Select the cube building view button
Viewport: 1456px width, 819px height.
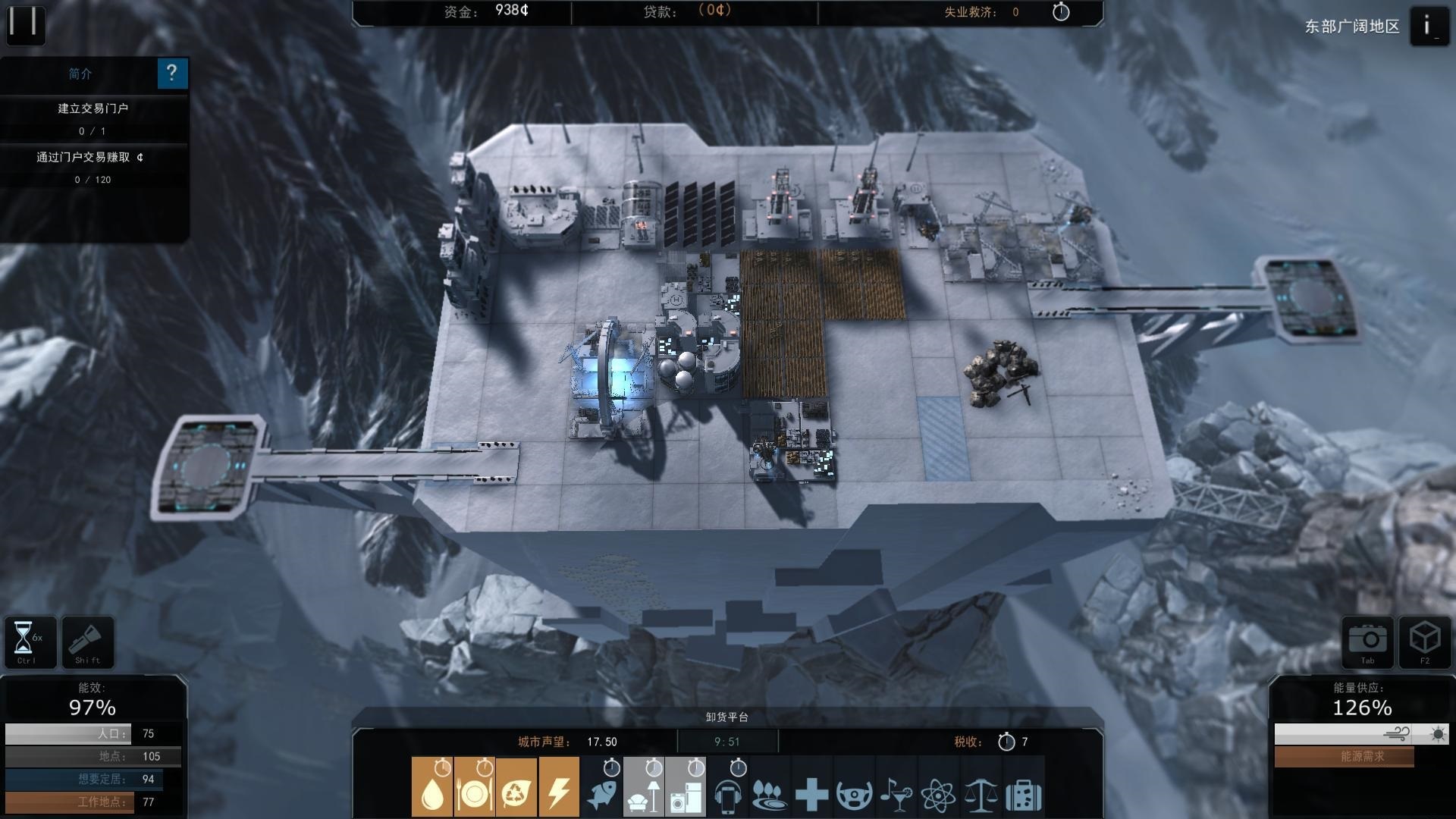coord(1424,642)
